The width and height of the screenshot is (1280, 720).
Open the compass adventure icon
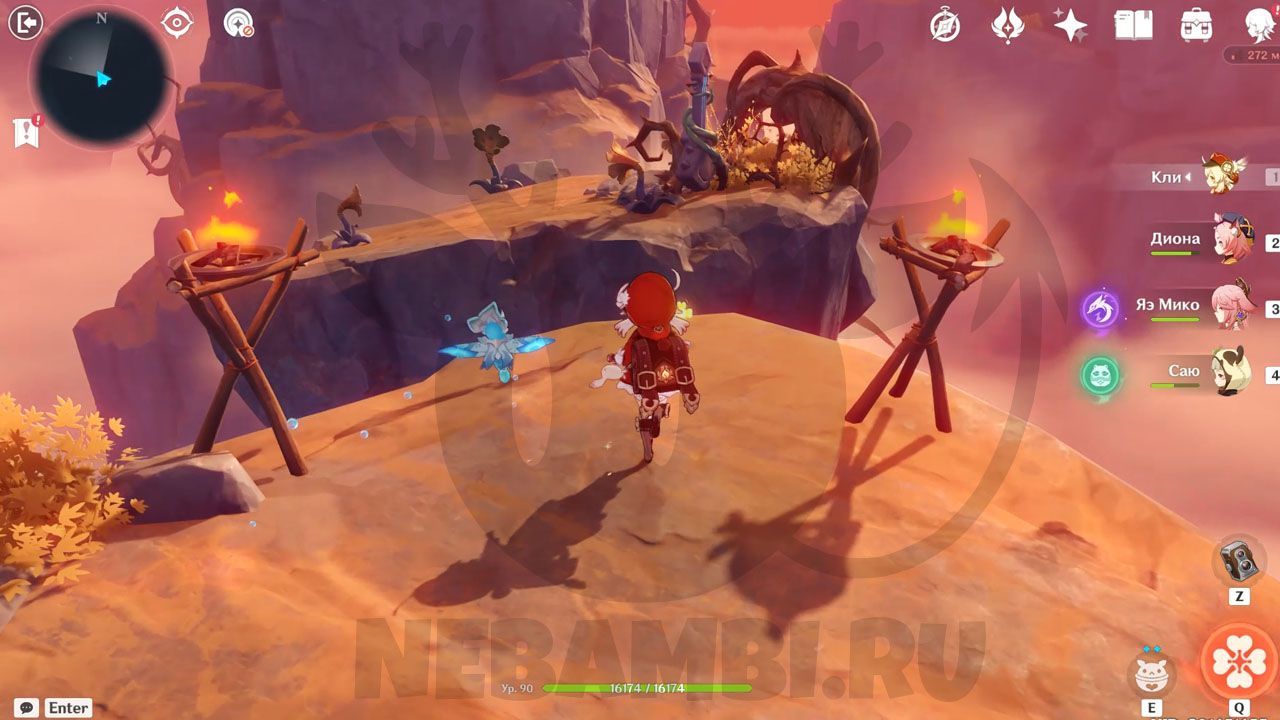pyautogui.click(x=945, y=25)
